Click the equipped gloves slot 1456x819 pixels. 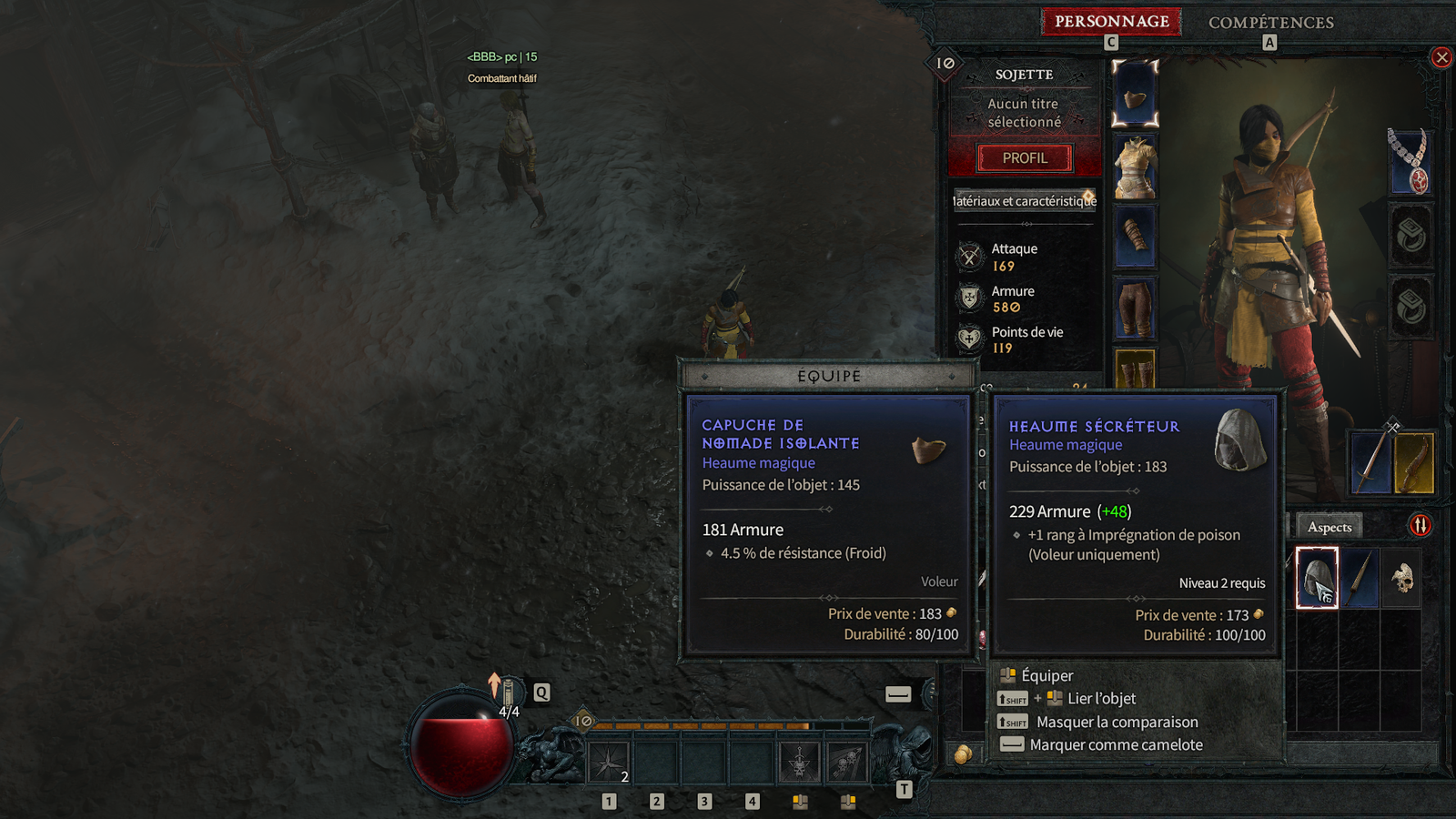coord(1135,237)
